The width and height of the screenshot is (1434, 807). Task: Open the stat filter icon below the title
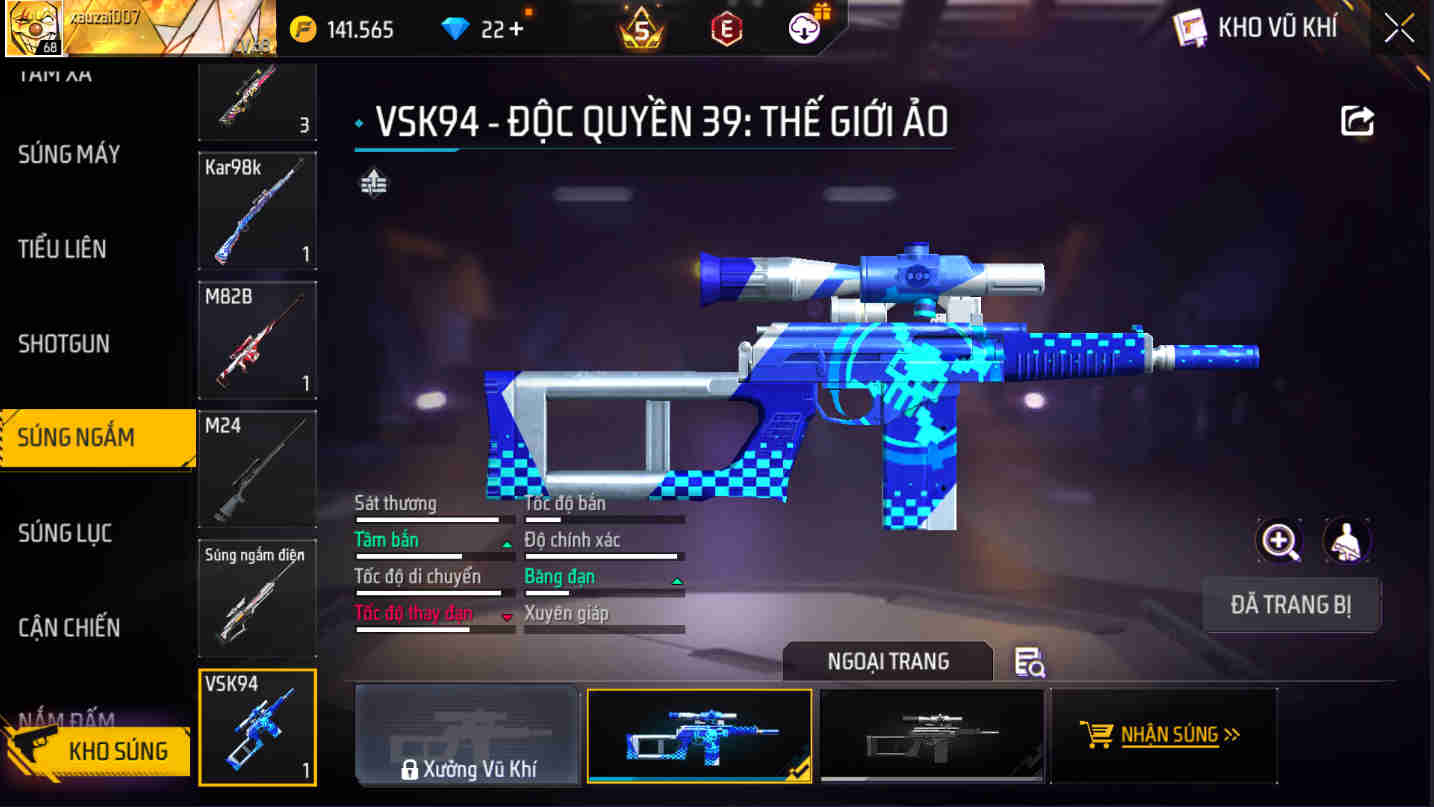(372, 184)
